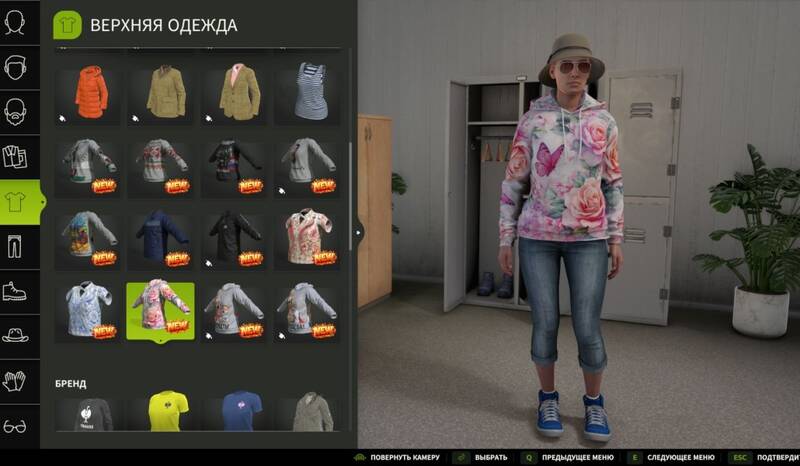This screenshot has width=800, height=466.
Task: Select the olive green brand jacket
Action: (x=307, y=412)
